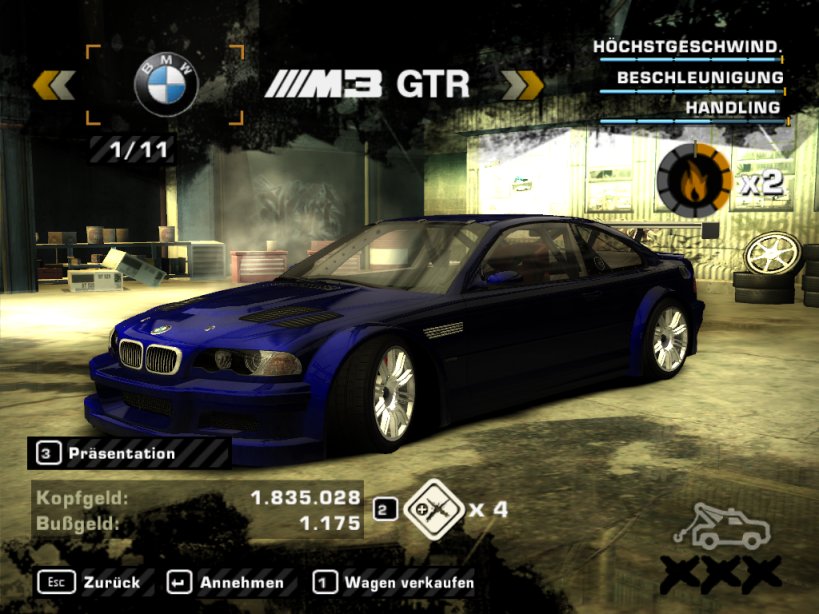The image size is (819, 614).
Task: Select the BMW logo emblem
Action: pos(166,84)
